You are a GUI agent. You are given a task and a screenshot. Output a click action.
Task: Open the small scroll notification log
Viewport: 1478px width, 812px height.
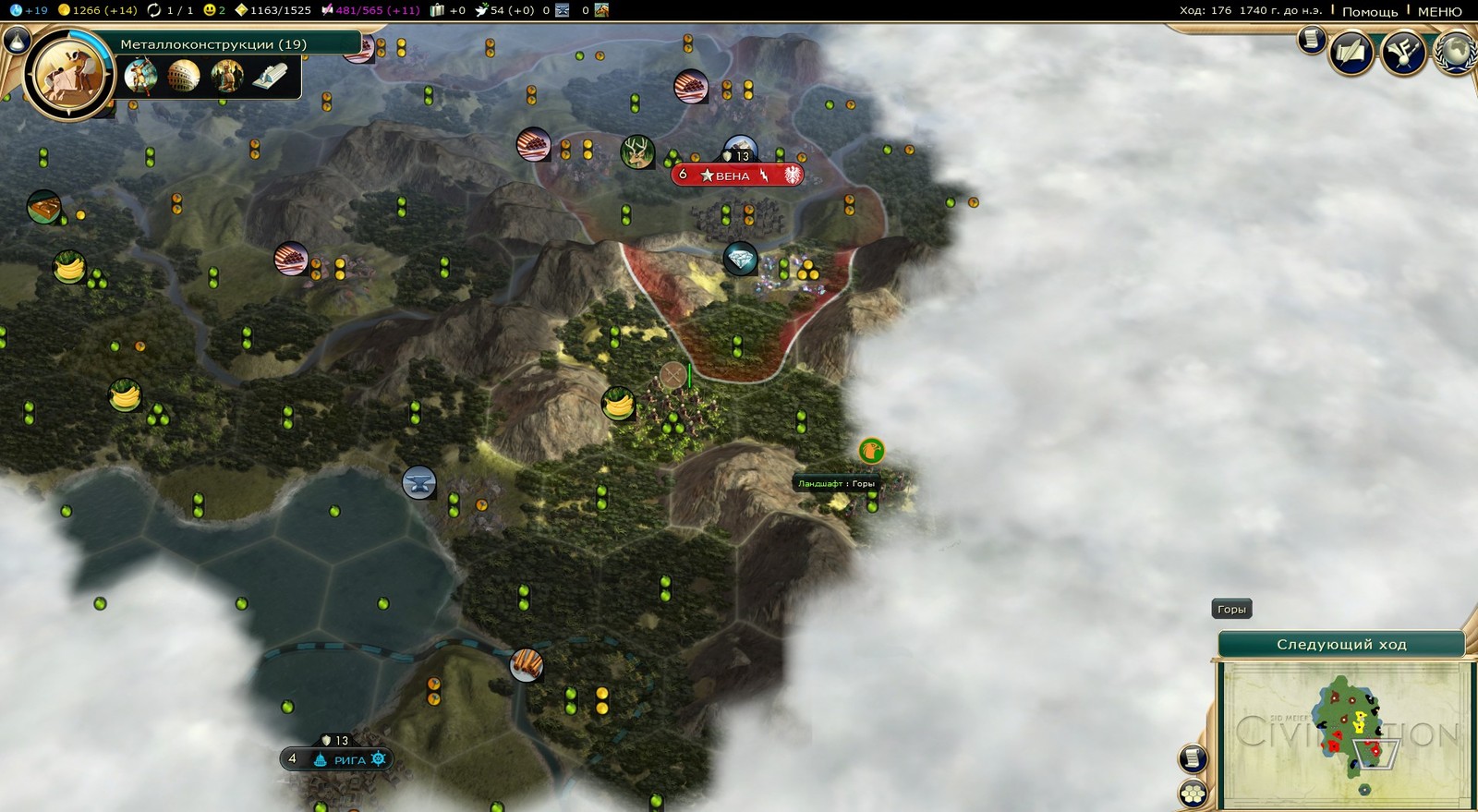1311,40
